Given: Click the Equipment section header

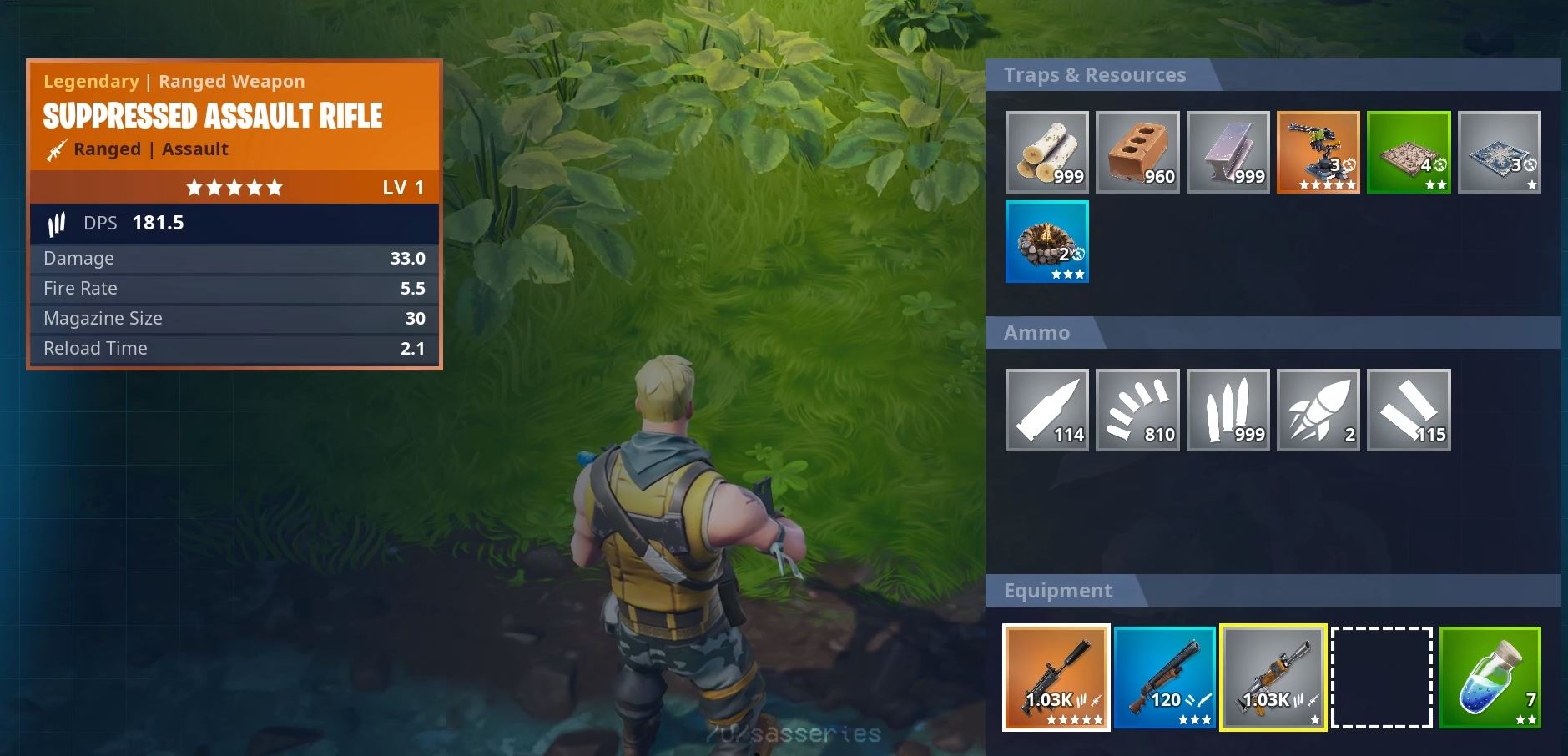Looking at the screenshot, I should [1056, 590].
